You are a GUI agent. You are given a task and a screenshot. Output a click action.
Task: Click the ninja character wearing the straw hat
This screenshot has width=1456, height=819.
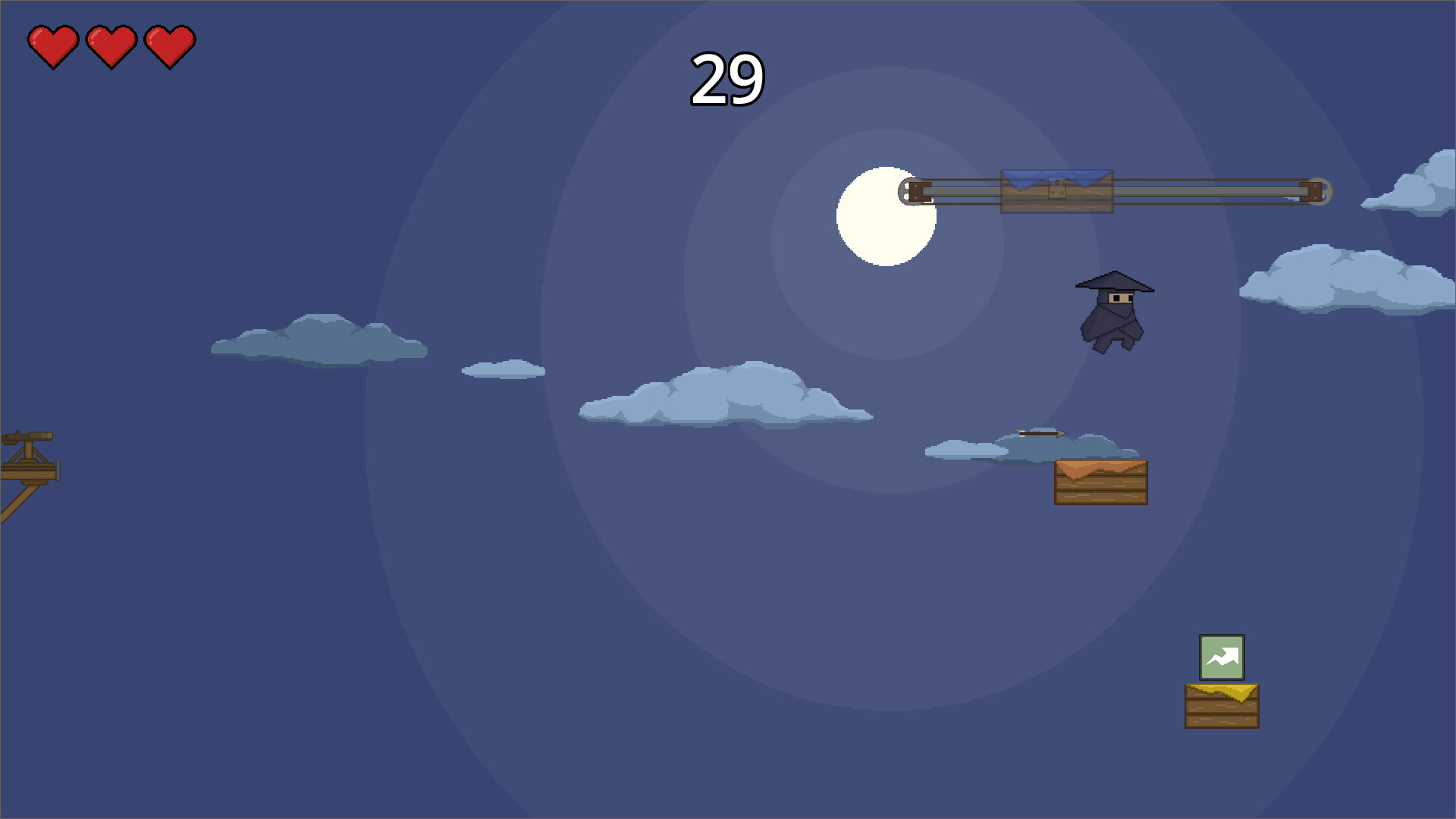point(1115,311)
